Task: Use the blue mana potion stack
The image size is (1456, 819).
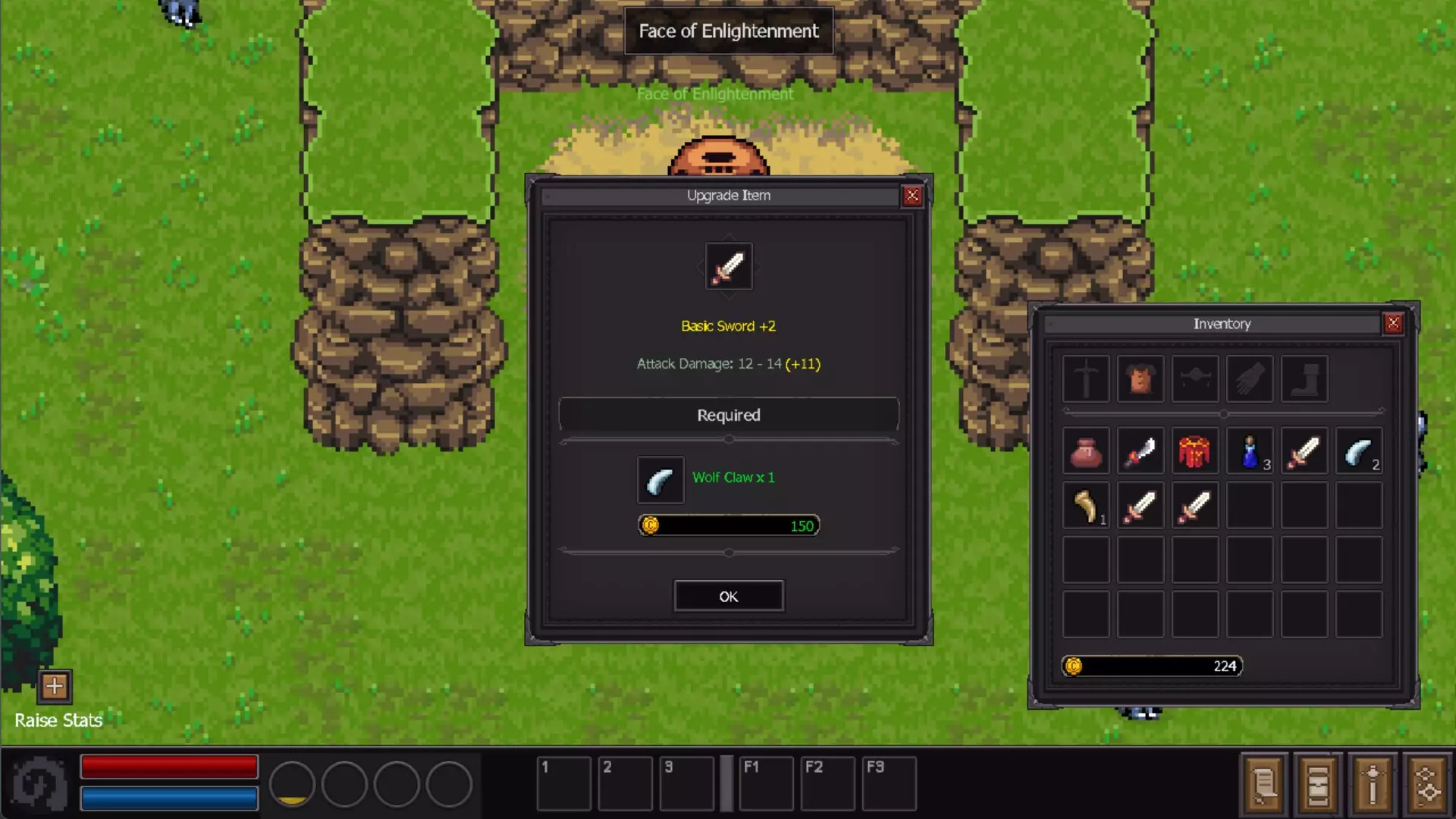Action: click(x=1250, y=453)
